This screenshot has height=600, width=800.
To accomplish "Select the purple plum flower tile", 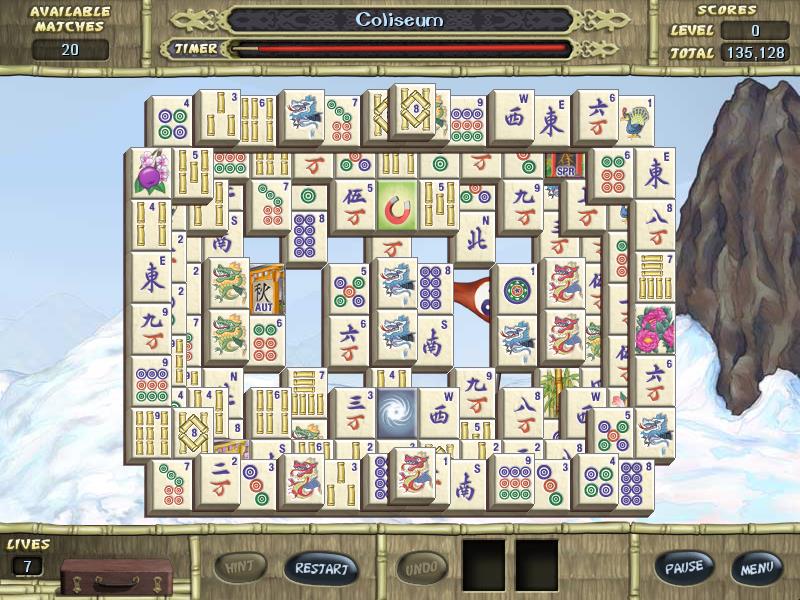I will pos(152,173).
